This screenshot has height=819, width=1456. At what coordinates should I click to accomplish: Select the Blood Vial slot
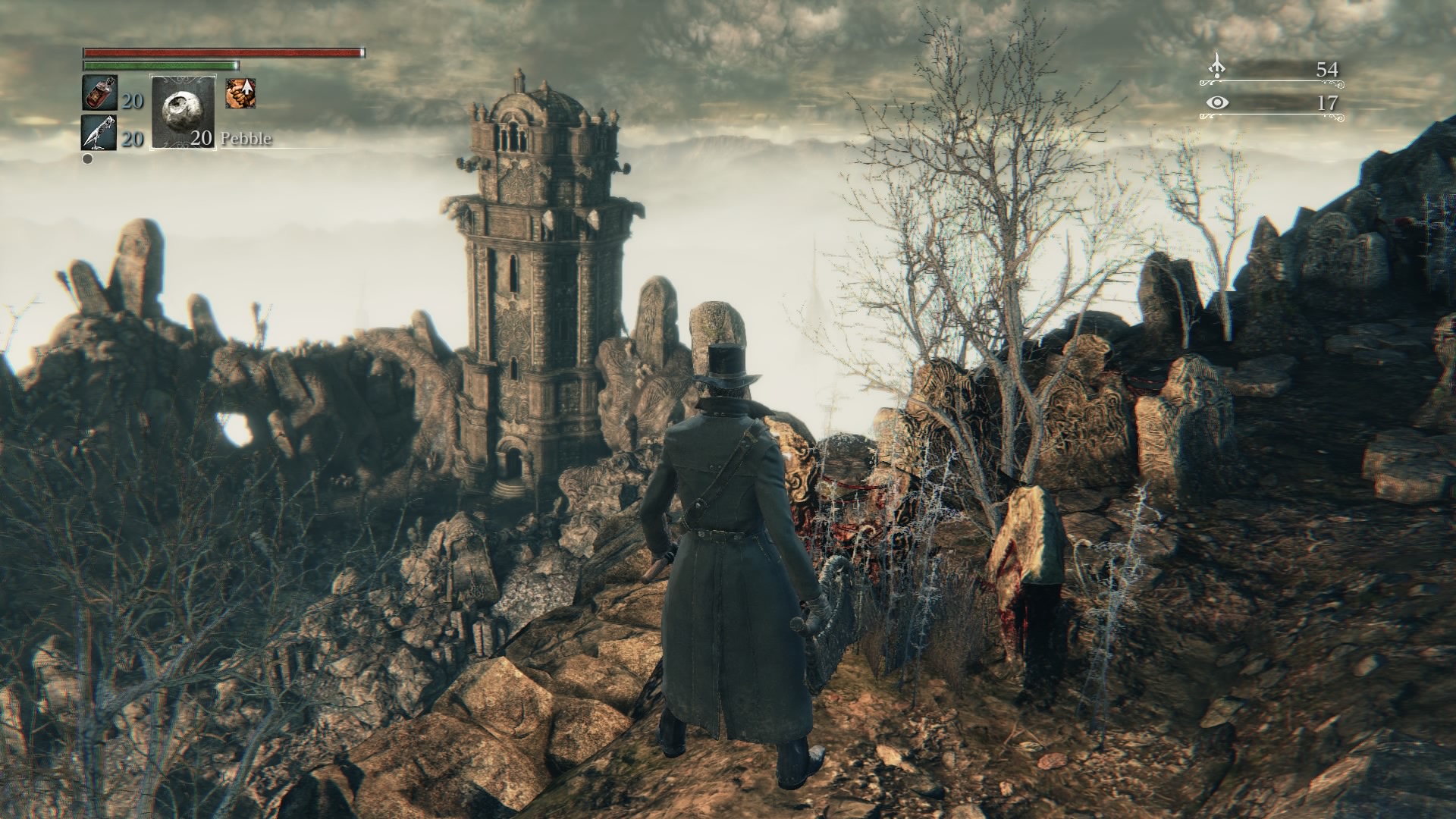(99, 94)
